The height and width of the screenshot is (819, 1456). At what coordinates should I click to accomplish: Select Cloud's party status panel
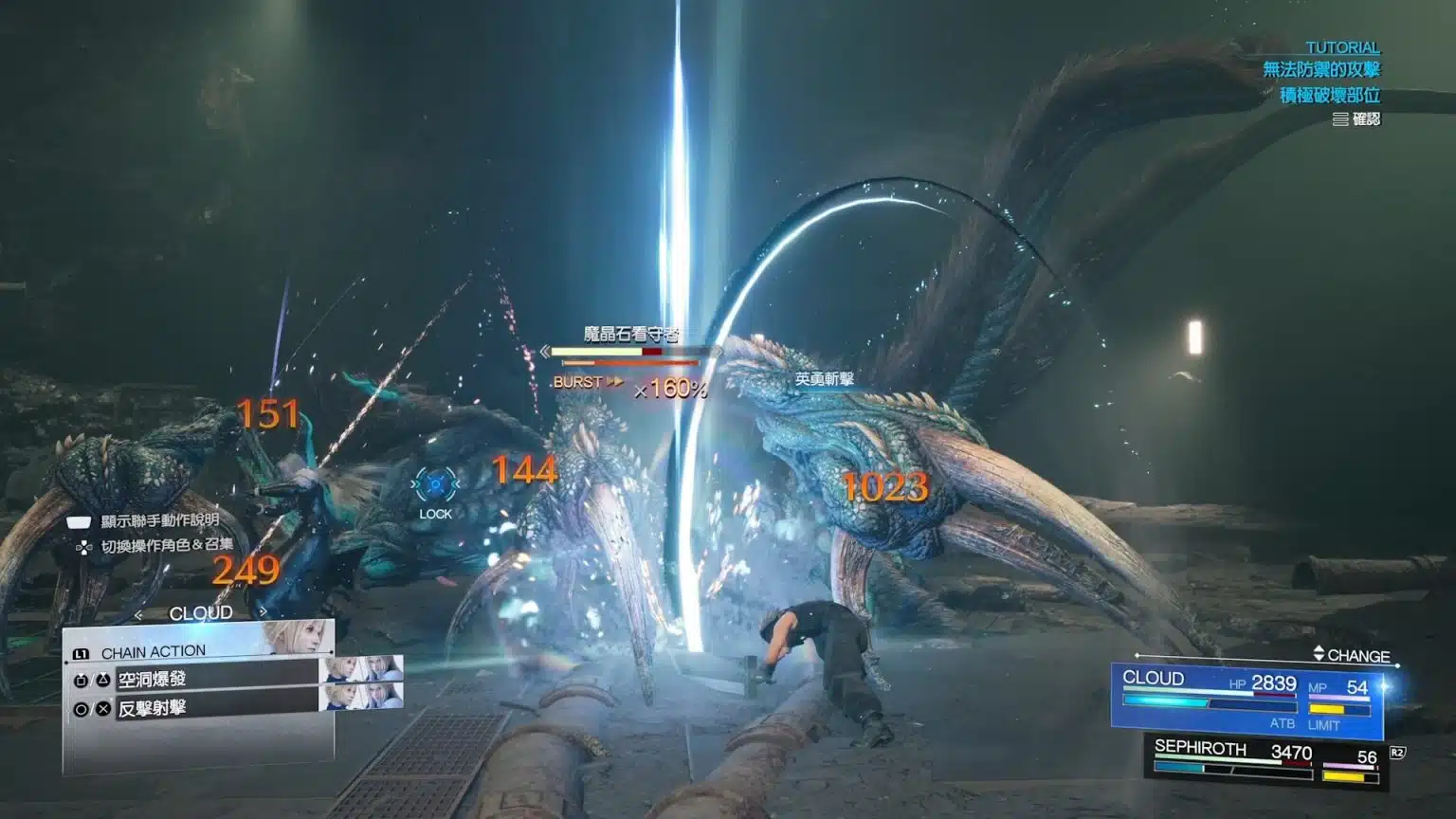[1247, 698]
